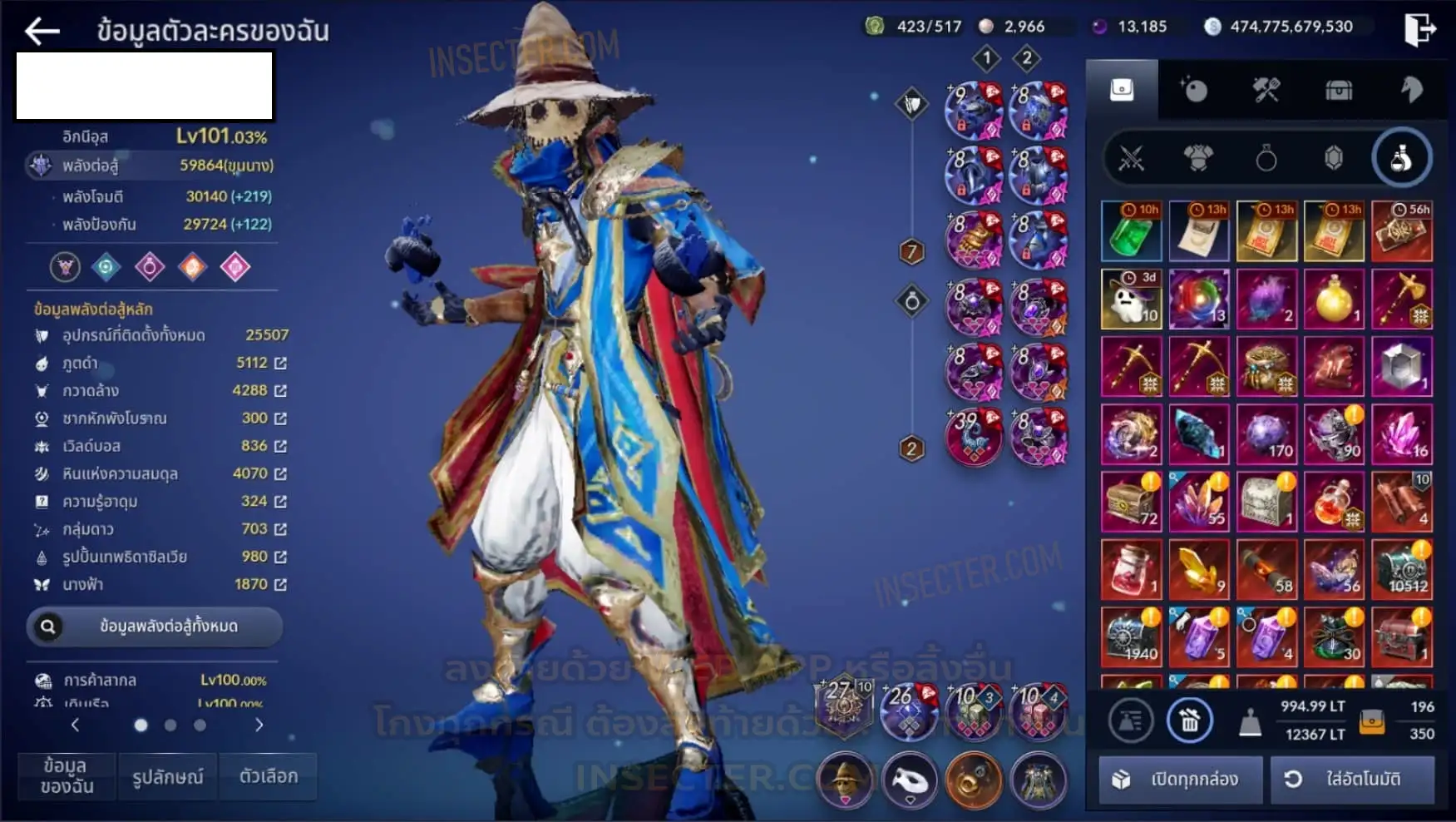Show the ring accessories filter
The width and height of the screenshot is (1456, 822).
1266,157
